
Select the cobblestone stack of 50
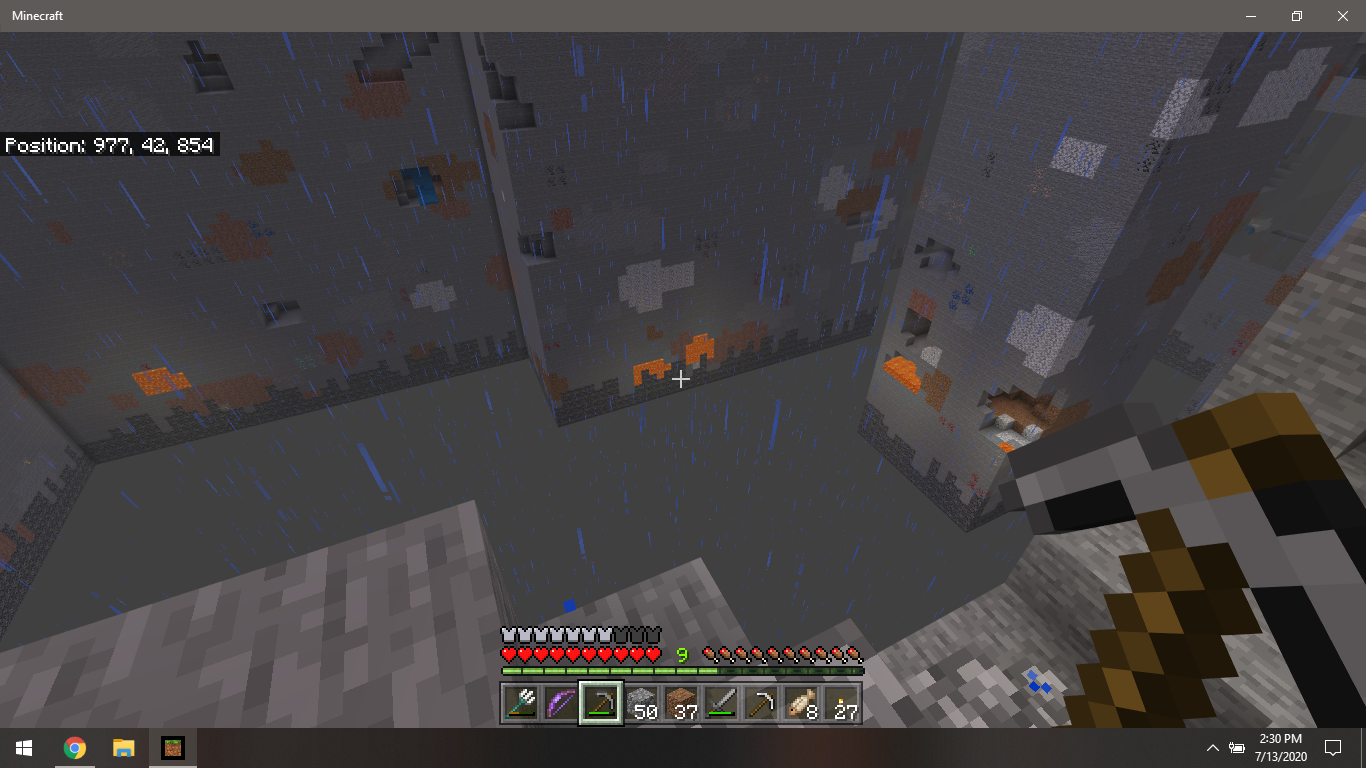[x=641, y=703]
